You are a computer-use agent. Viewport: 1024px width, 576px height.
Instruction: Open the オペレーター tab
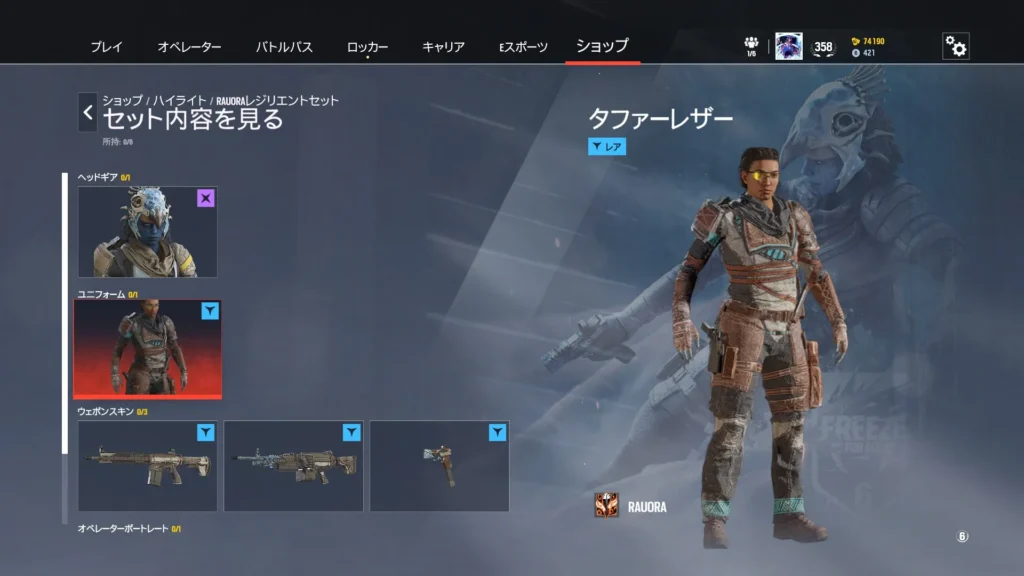point(189,47)
